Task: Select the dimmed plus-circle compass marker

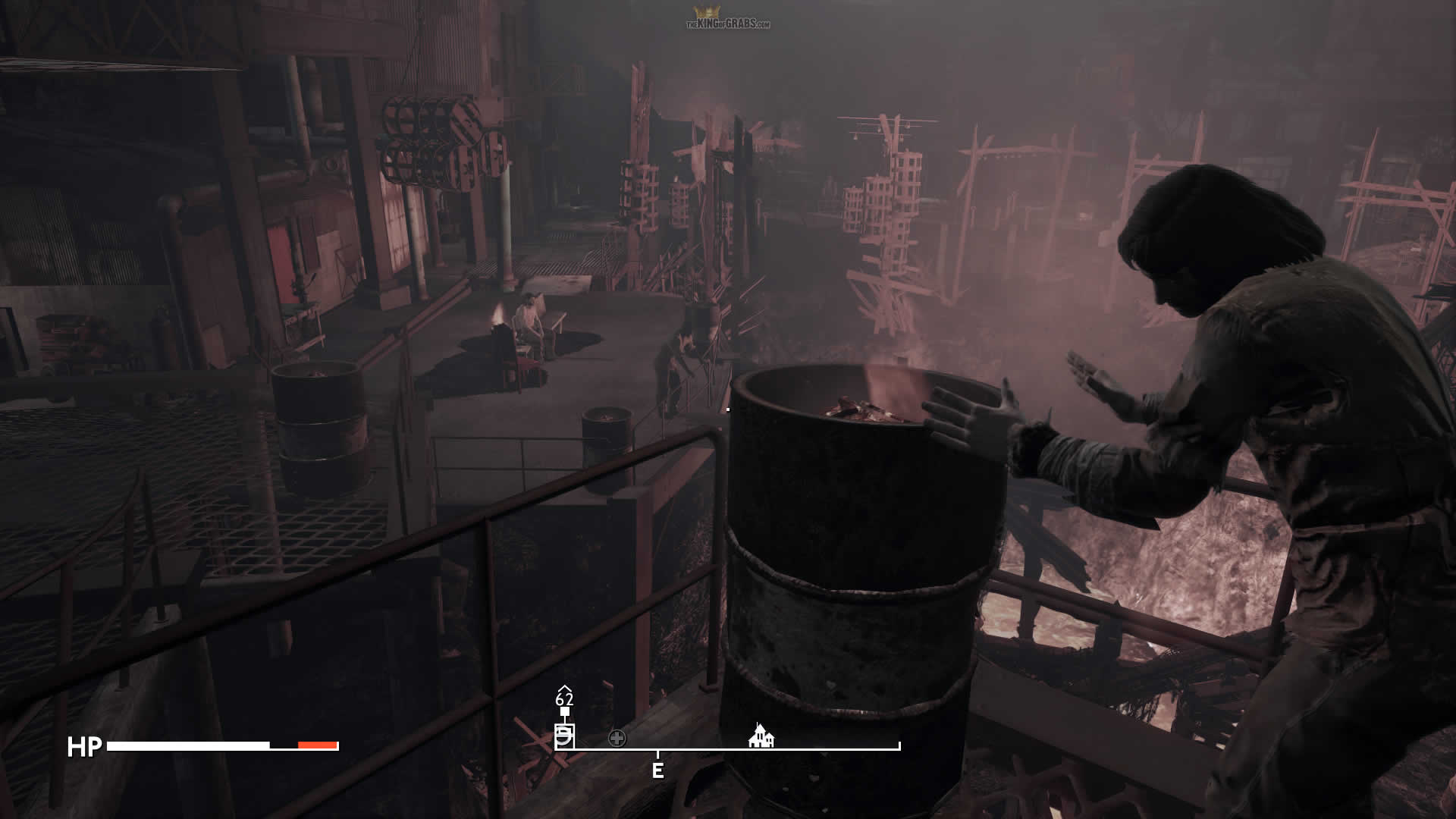Action: (x=617, y=738)
